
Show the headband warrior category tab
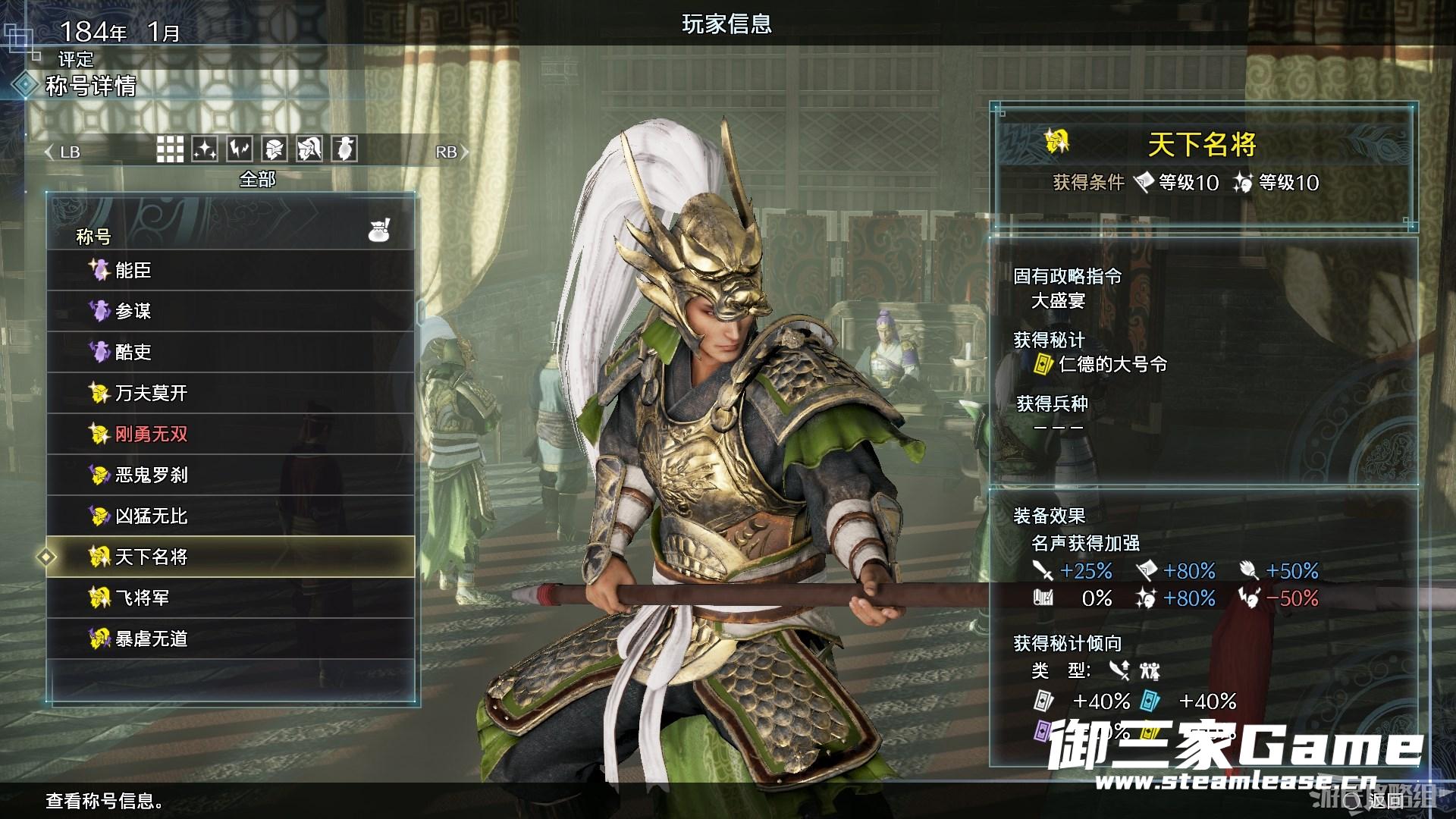pyautogui.click(x=275, y=149)
